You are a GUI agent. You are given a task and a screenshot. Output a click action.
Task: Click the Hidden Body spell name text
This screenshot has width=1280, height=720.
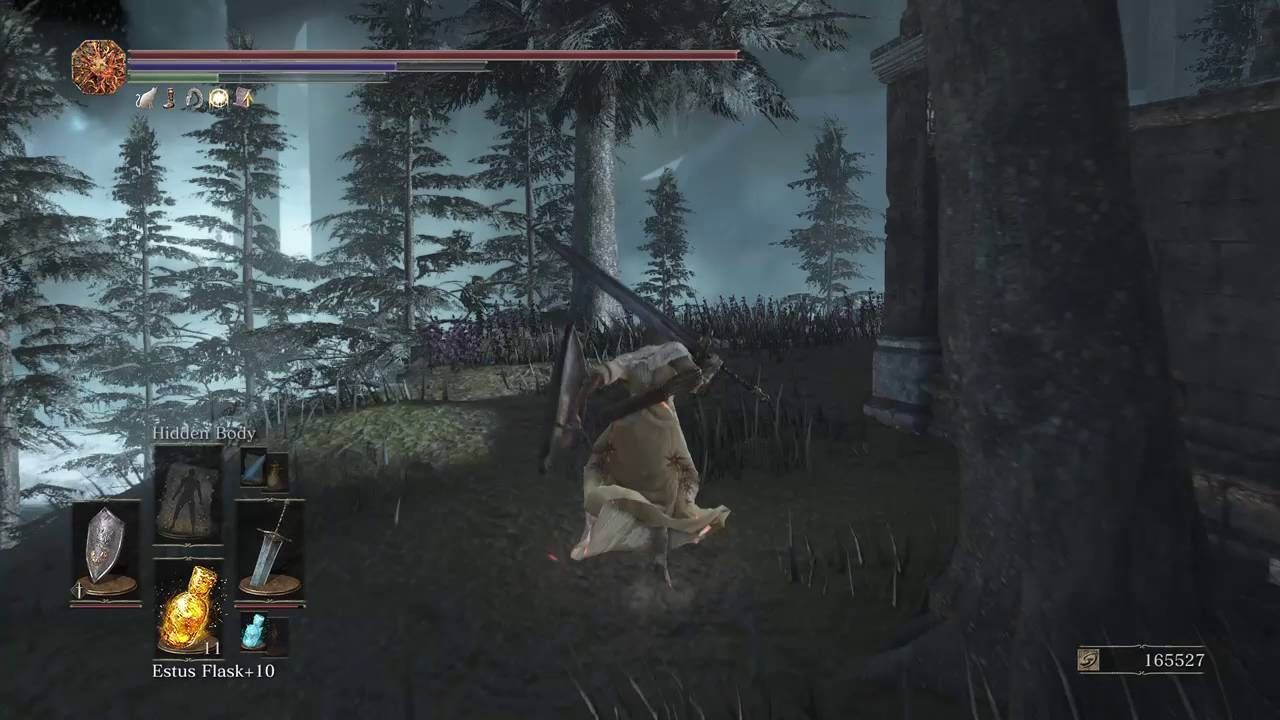coord(204,432)
